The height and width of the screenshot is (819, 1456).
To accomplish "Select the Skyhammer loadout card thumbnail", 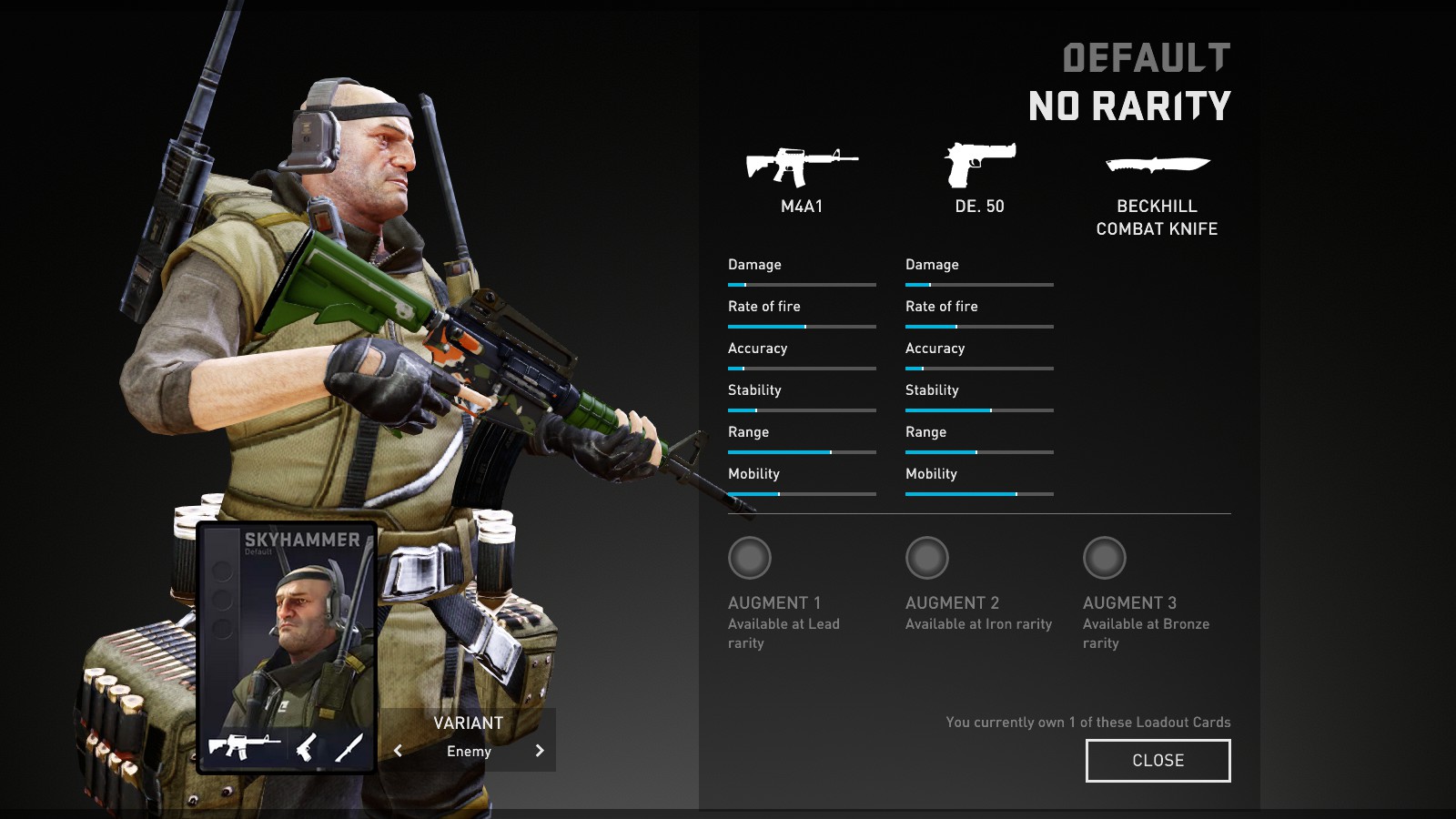I will [287, 646].
